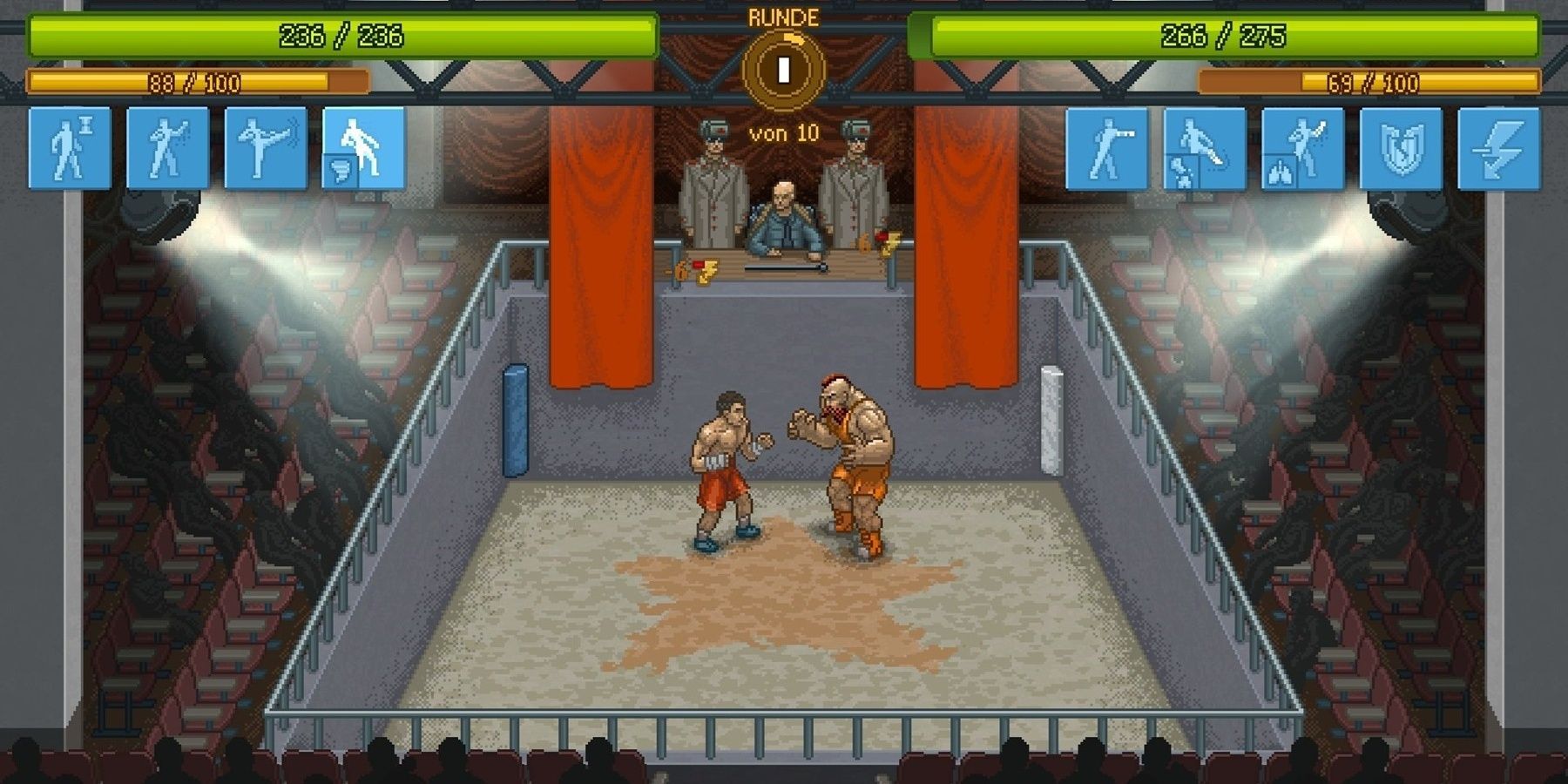Click the left fighter's green health bar
Screen dimensions: 1568x784
click(x=340, y=37)
